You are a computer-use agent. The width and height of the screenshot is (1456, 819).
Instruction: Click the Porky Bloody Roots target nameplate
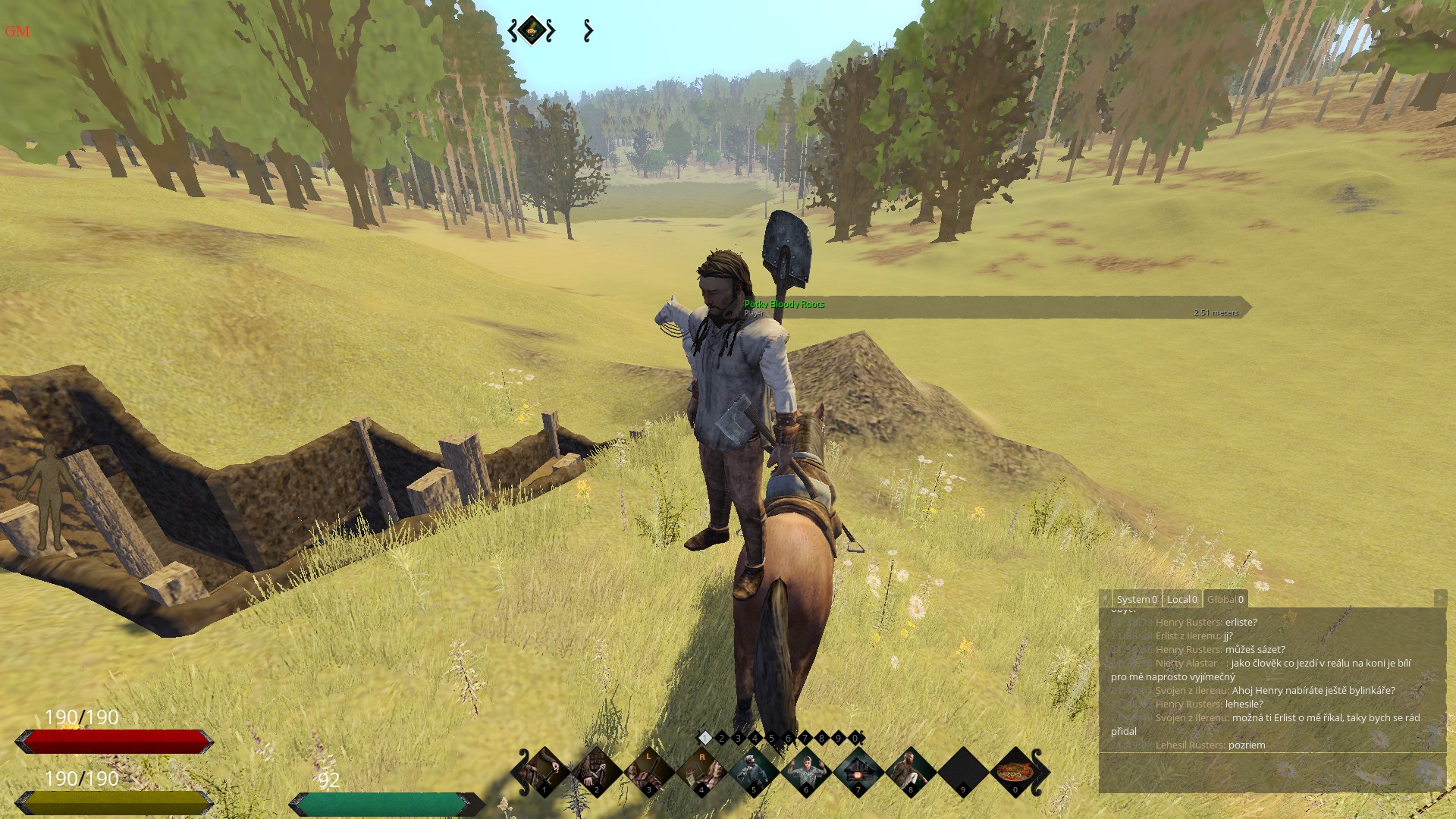tap(784, 305)
